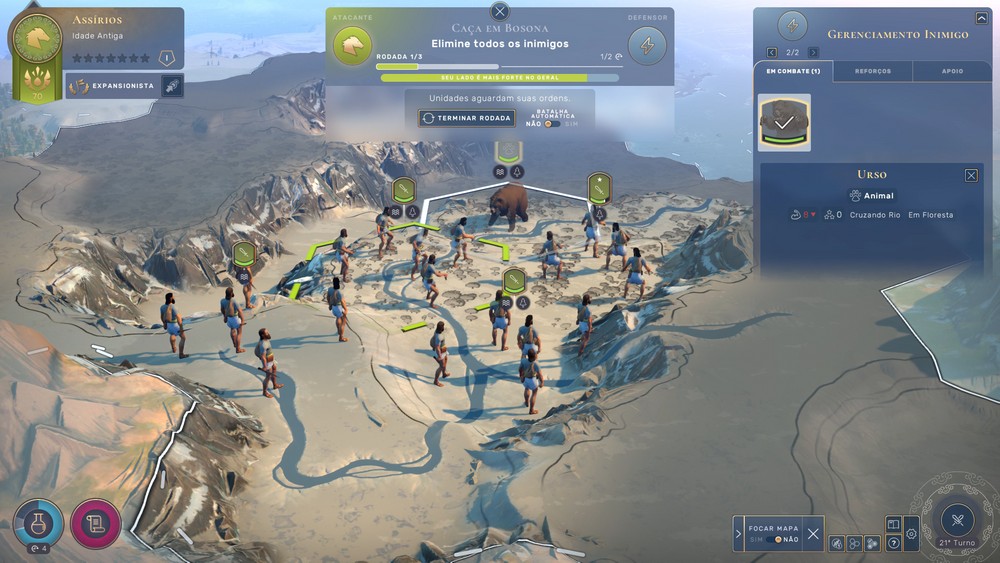This screenshot has height=563, width=1000.
Task: Collapse the Gerenciamento Inimigo panel
Action: coord(981,18)
